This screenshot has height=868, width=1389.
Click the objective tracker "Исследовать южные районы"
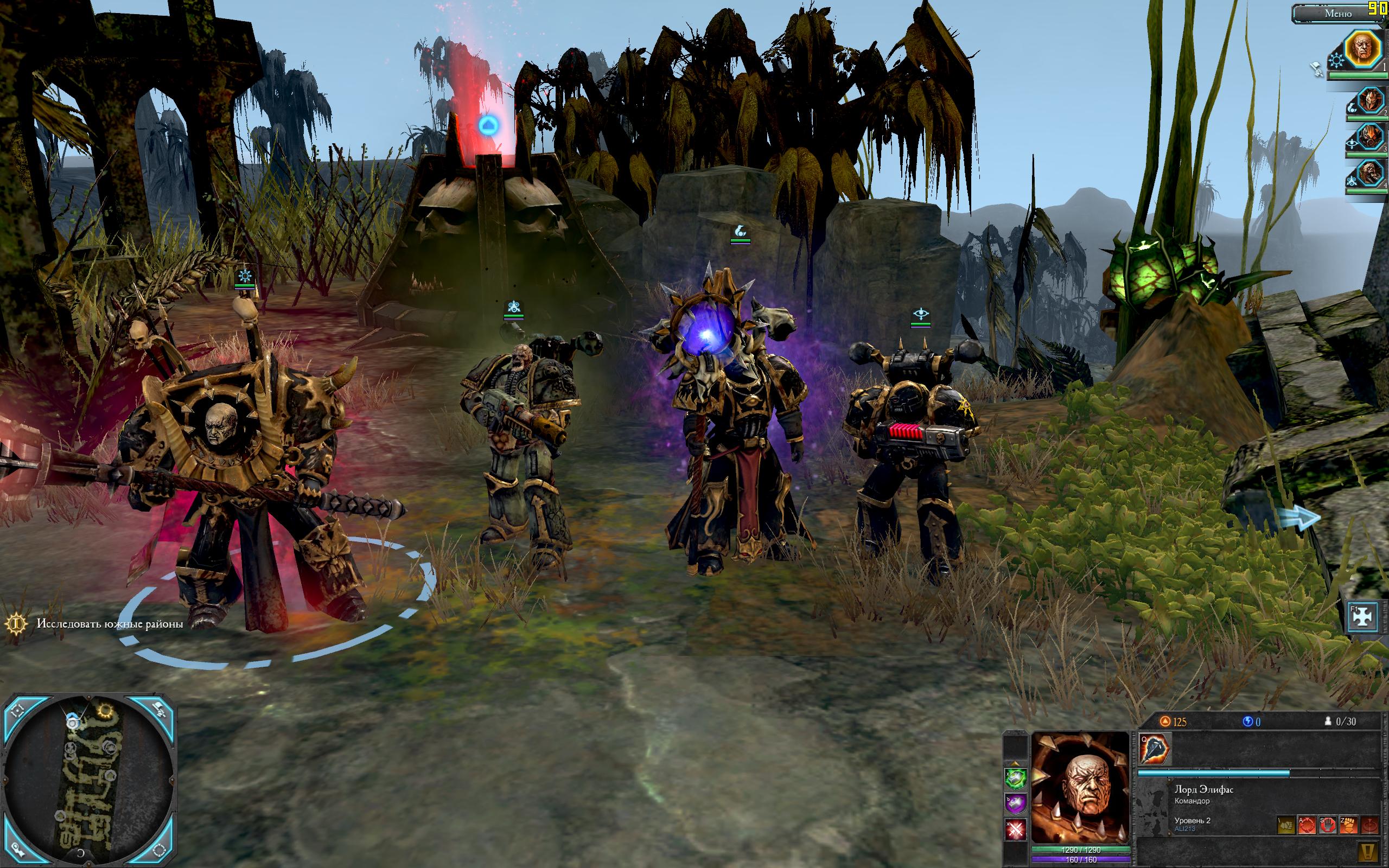click(x=110, y=624)
